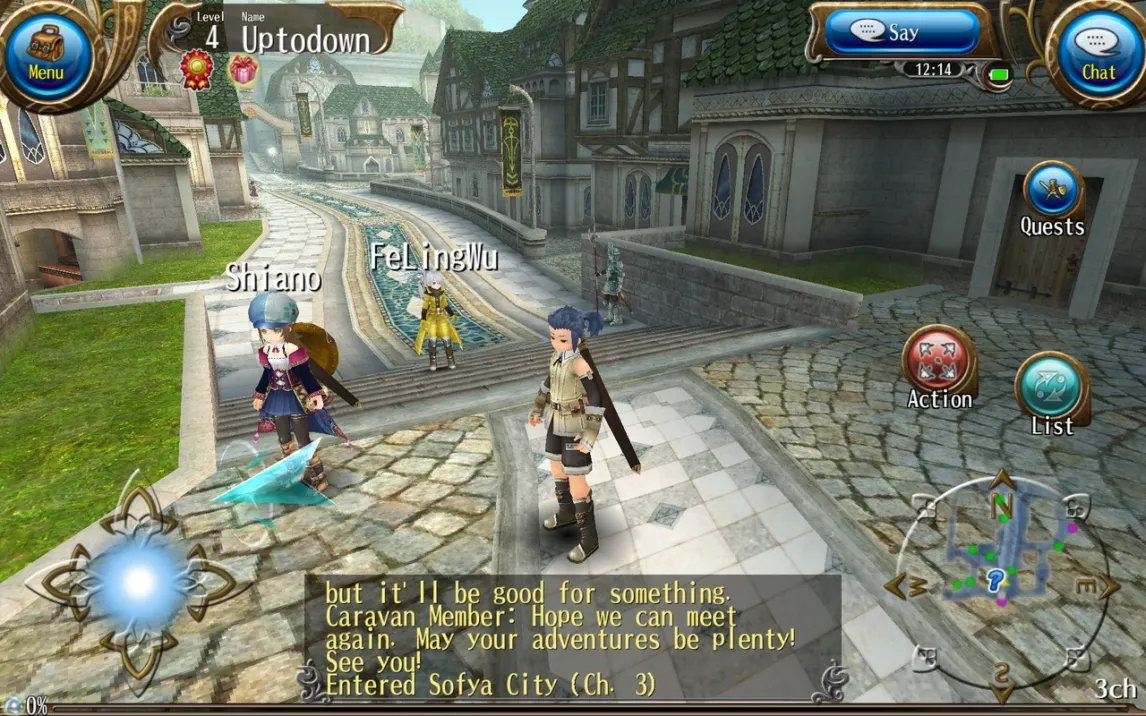Open the teal List button
The height and width of the screenshot is (716, 1146).
click(1052, 389)
